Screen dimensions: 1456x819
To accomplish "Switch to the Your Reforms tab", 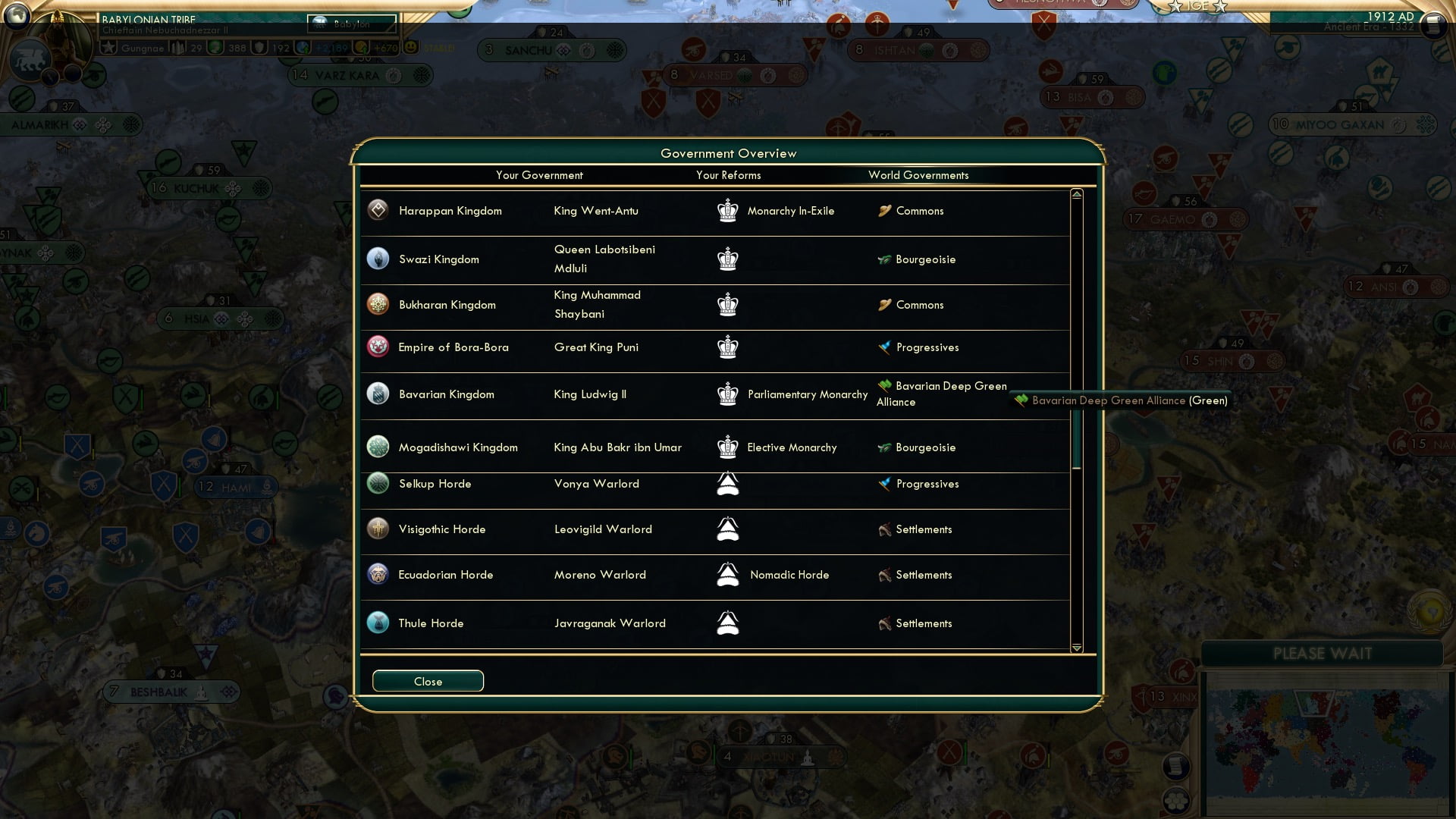I will pos(729,175).
